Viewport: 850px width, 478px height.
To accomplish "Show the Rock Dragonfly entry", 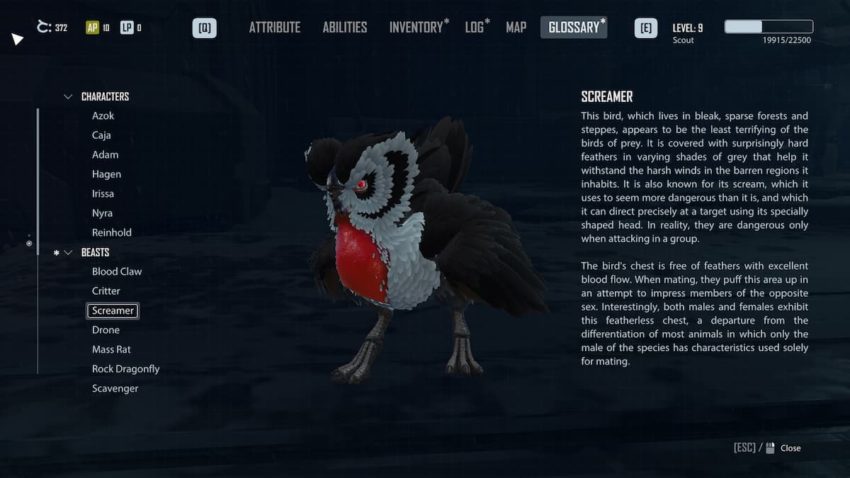I will [125, 369].
